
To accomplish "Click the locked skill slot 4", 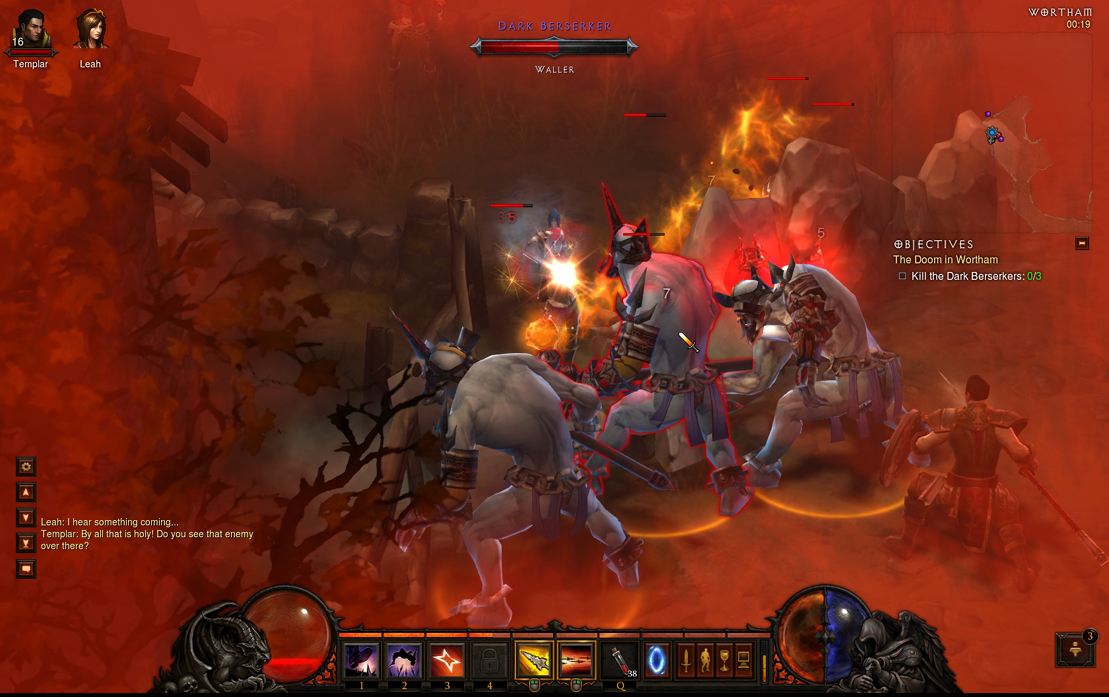I will 490,661.
